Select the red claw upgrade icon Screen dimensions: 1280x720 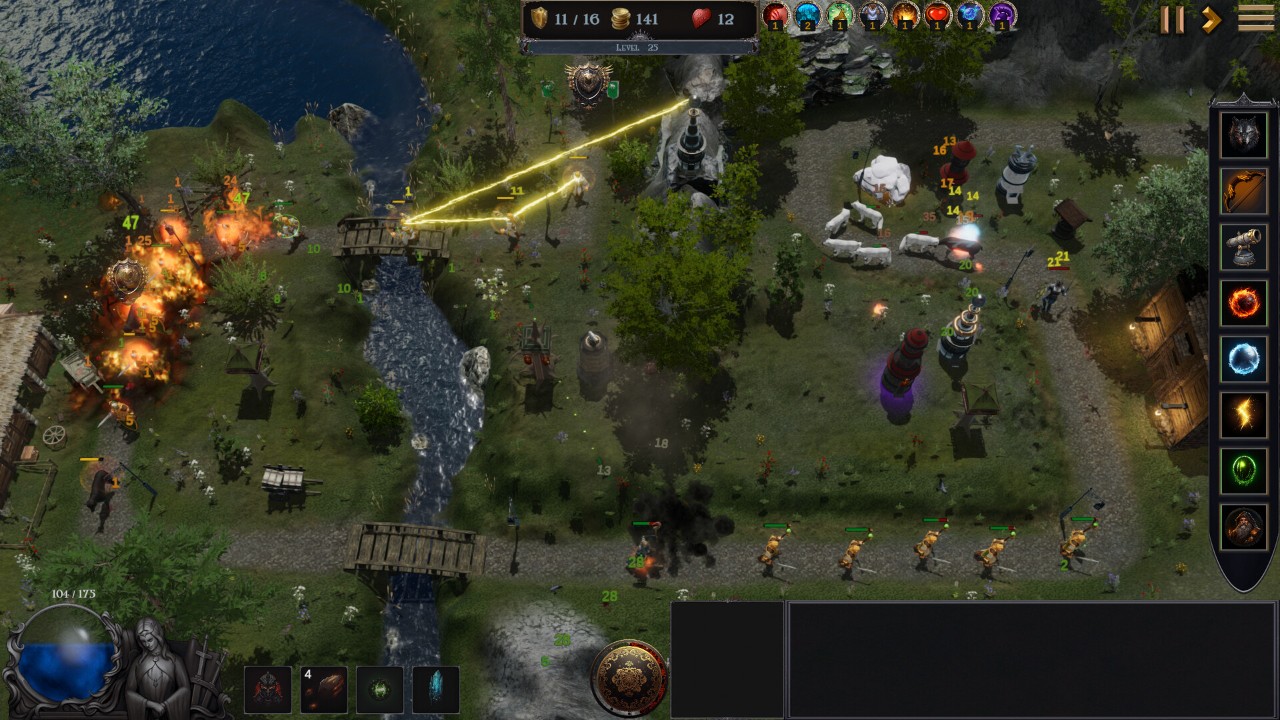(776, 15)
